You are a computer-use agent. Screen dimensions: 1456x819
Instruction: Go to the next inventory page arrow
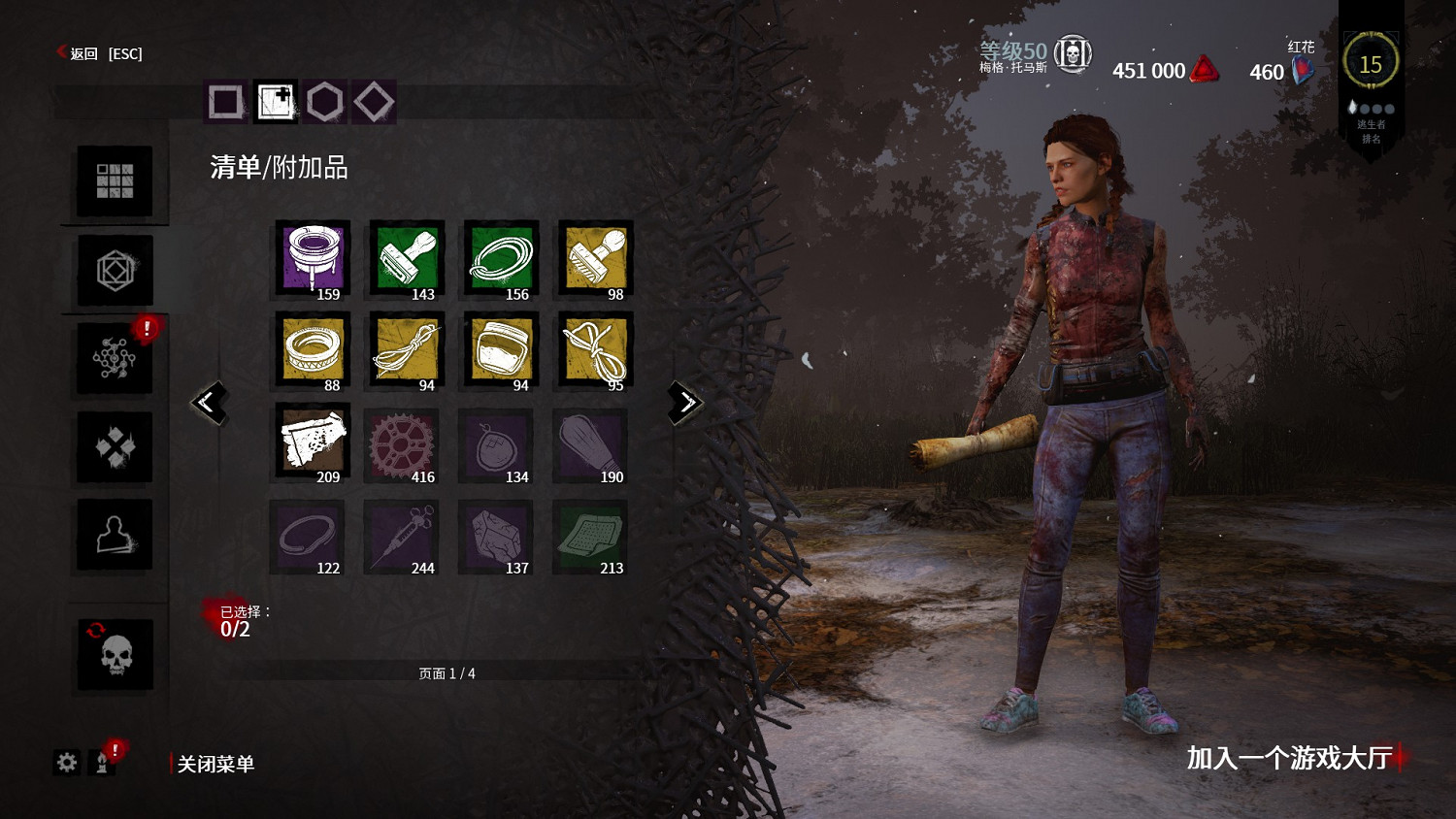(x=685, y=402)
